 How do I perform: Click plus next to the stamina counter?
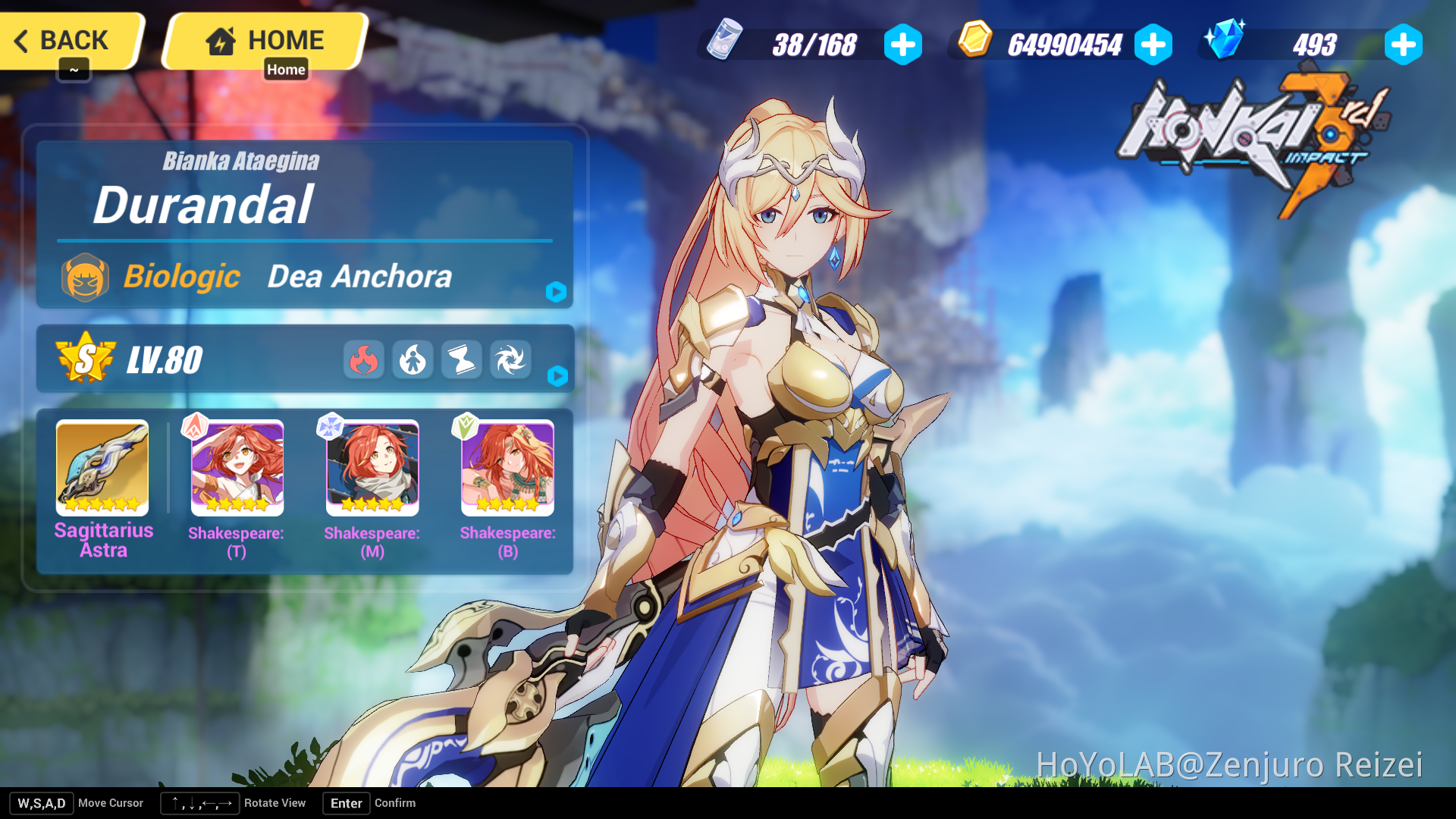click(x=902, y=44)
